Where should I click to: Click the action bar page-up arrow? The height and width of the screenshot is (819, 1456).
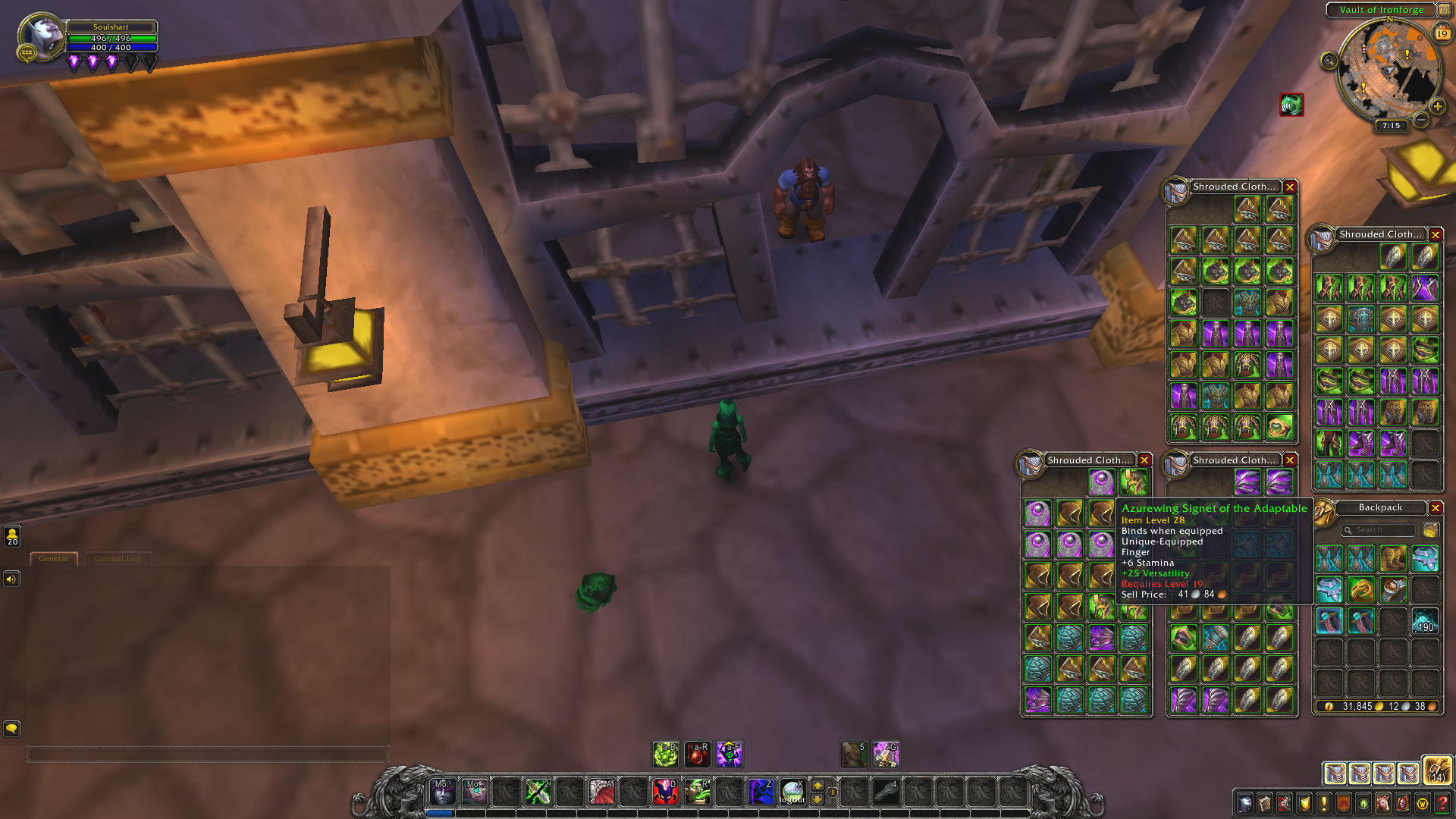(817, 785)
